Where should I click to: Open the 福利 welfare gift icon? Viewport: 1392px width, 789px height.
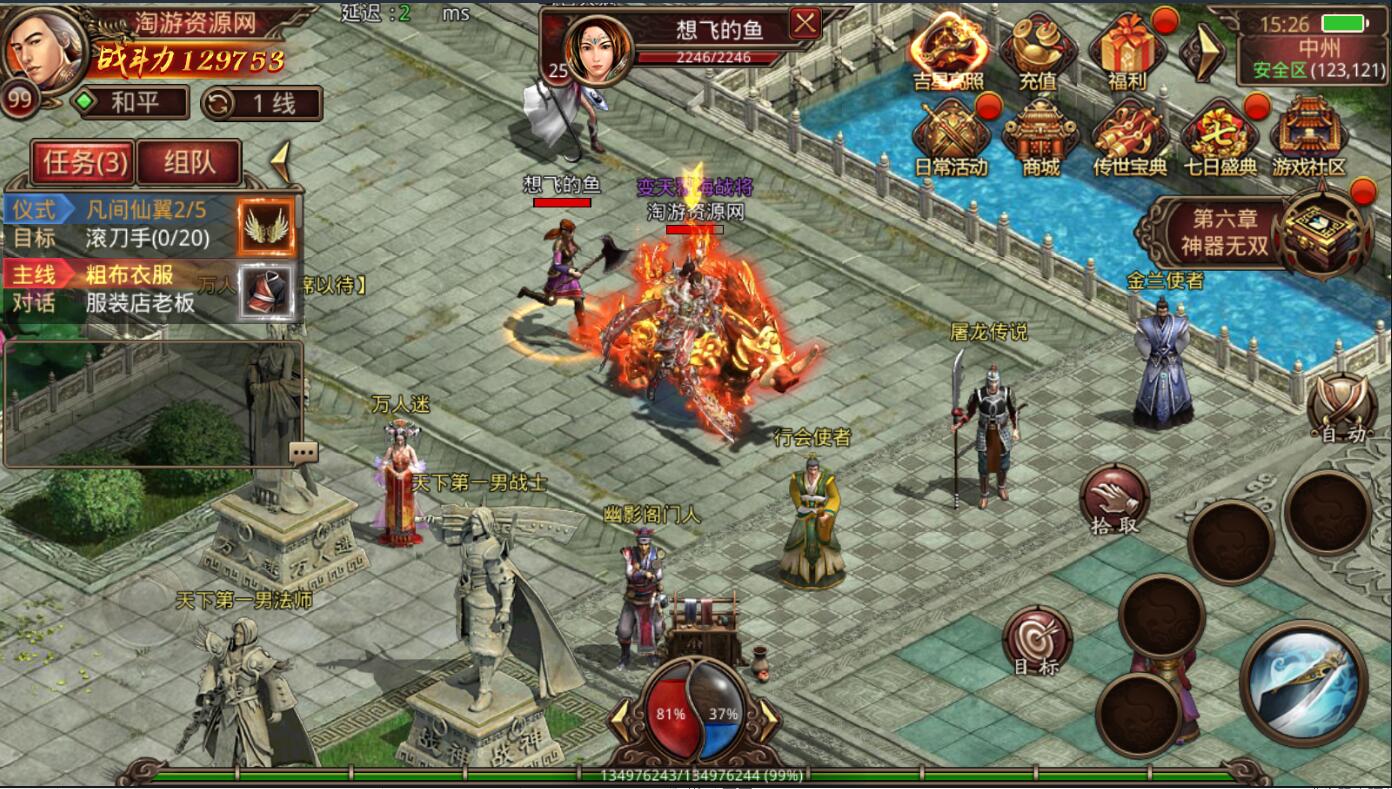1127,49
